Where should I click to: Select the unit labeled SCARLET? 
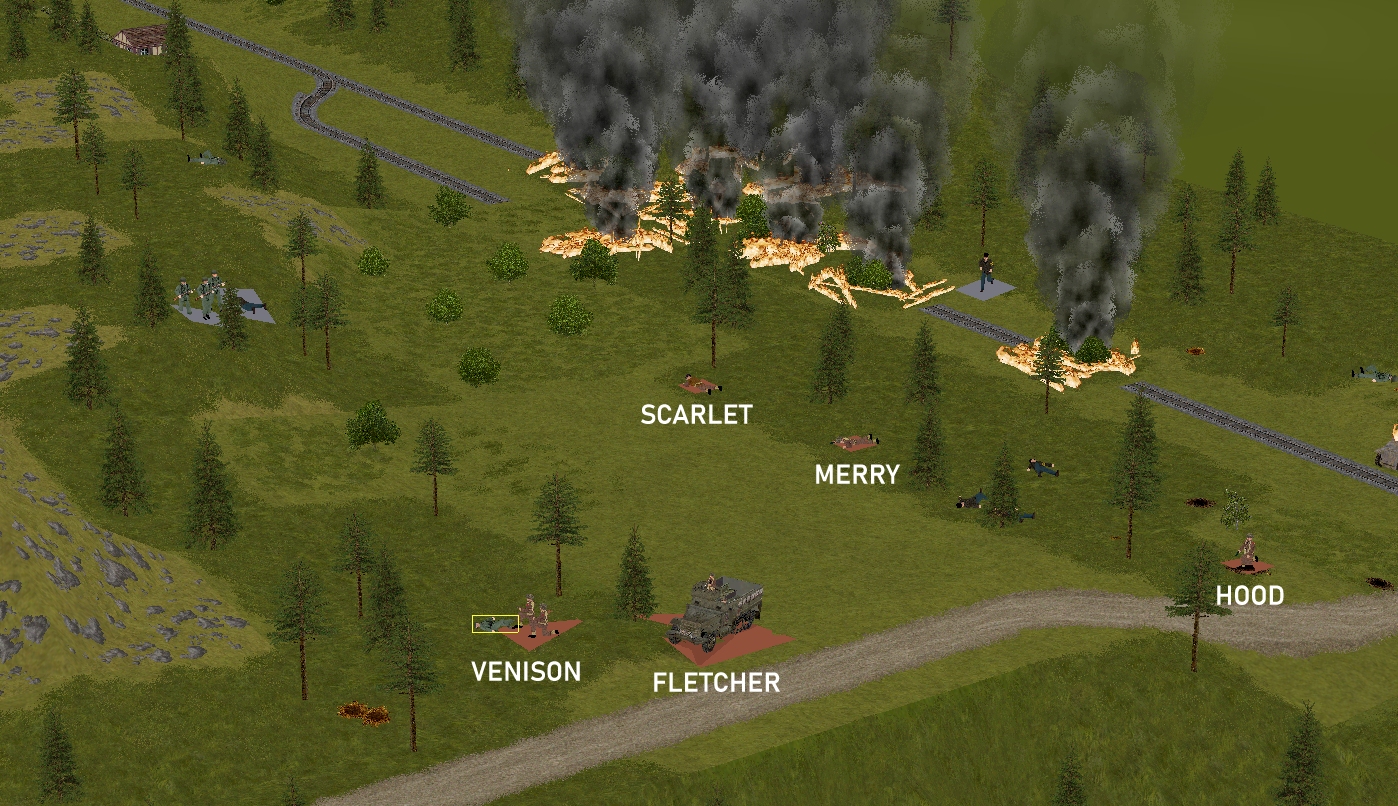(x=698, y=384)
